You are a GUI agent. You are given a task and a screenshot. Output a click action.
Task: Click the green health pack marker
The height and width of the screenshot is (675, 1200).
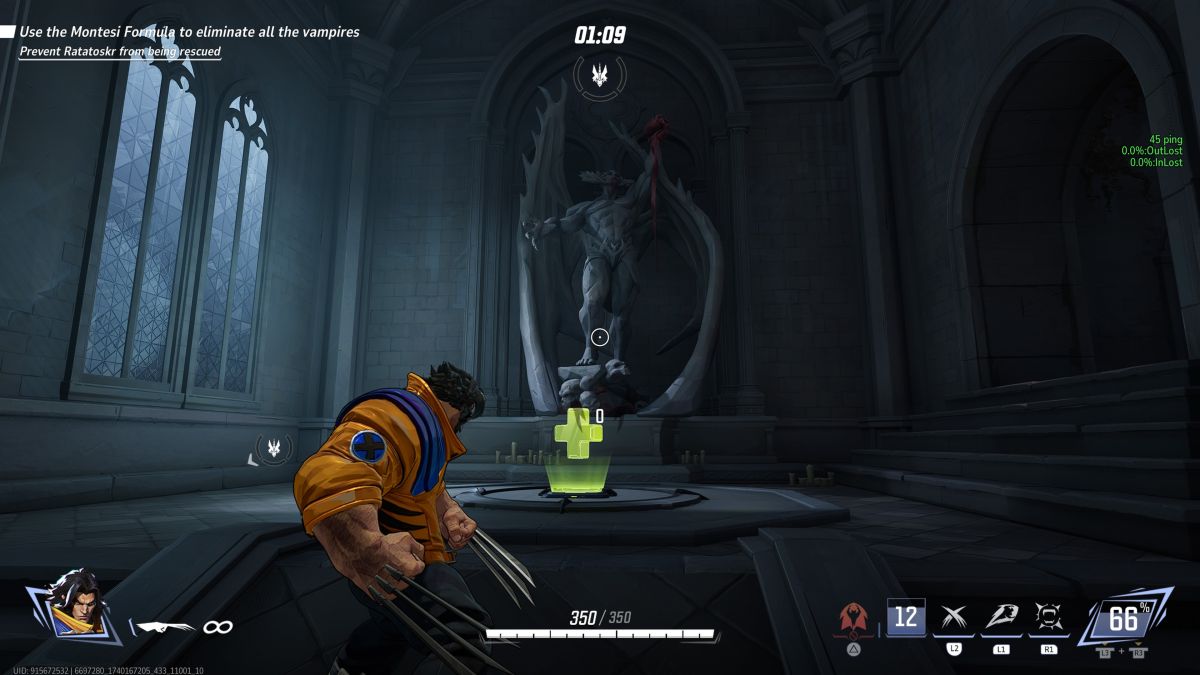coord(578,434)
